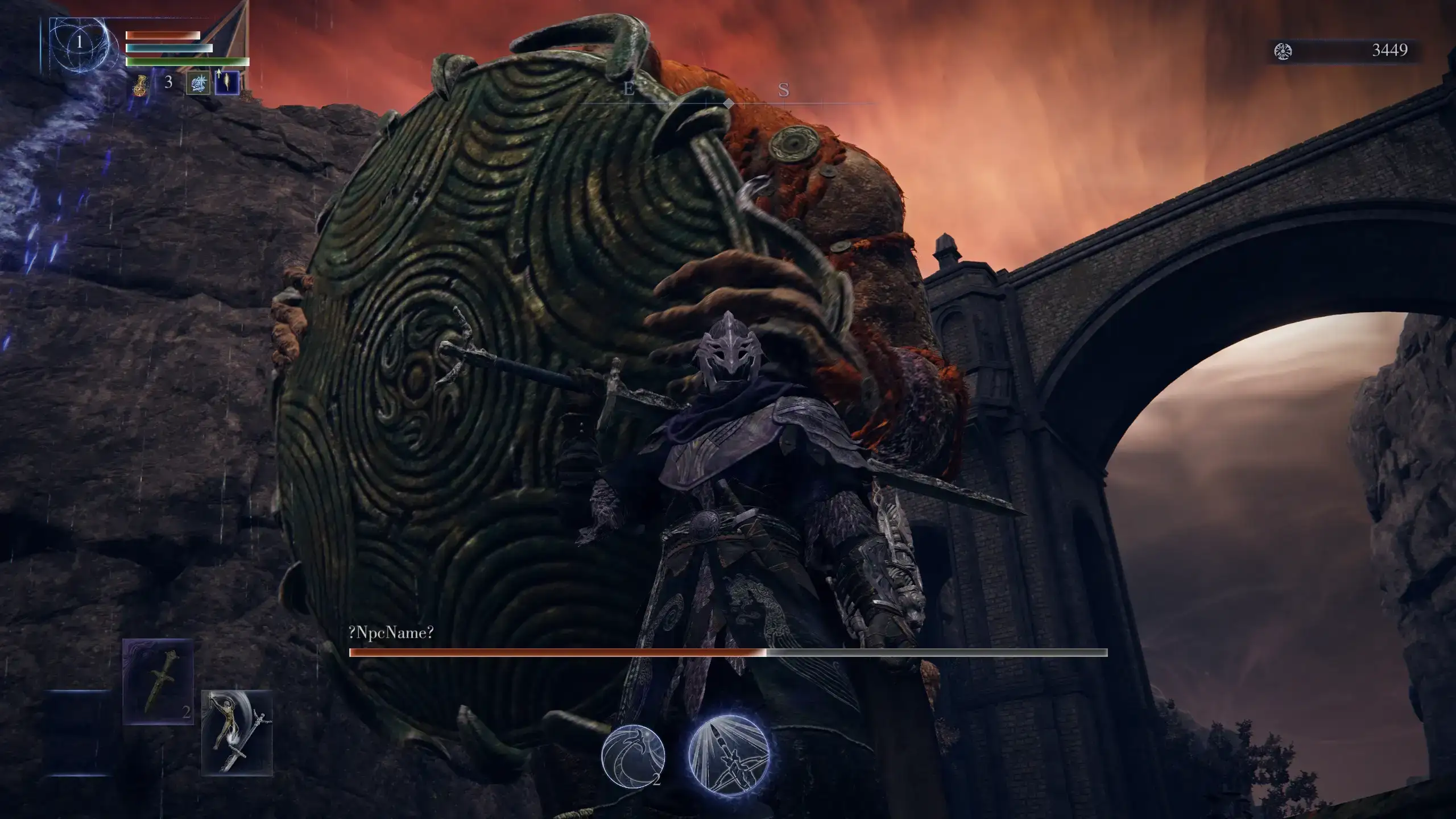Viewport: 1456px width, 819px height.
Task: Select the golden healing flask icon
Action: pyautogui.click(x=139, y=84)
